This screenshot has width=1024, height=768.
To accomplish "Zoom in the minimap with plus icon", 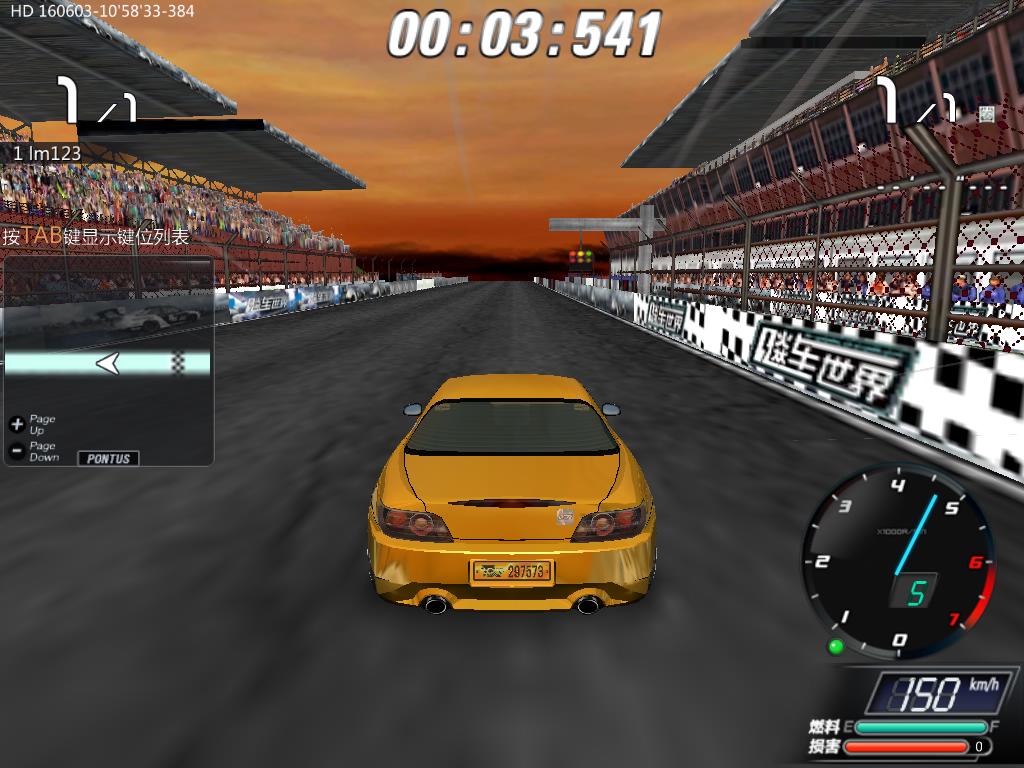I will point(16,424).
